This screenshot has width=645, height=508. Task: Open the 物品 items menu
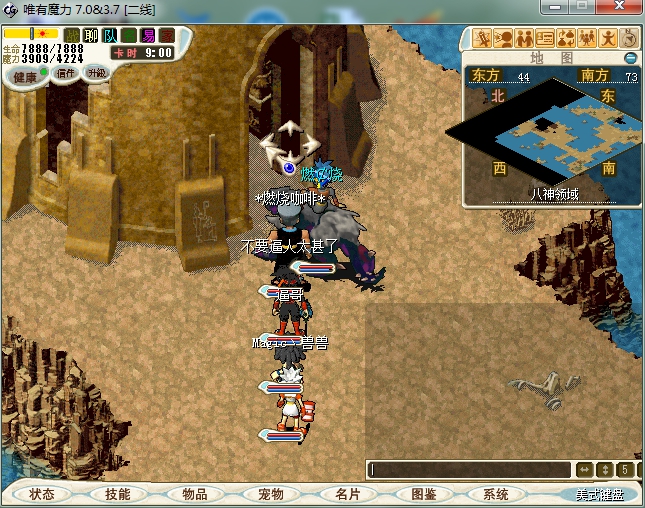[194, 494]
